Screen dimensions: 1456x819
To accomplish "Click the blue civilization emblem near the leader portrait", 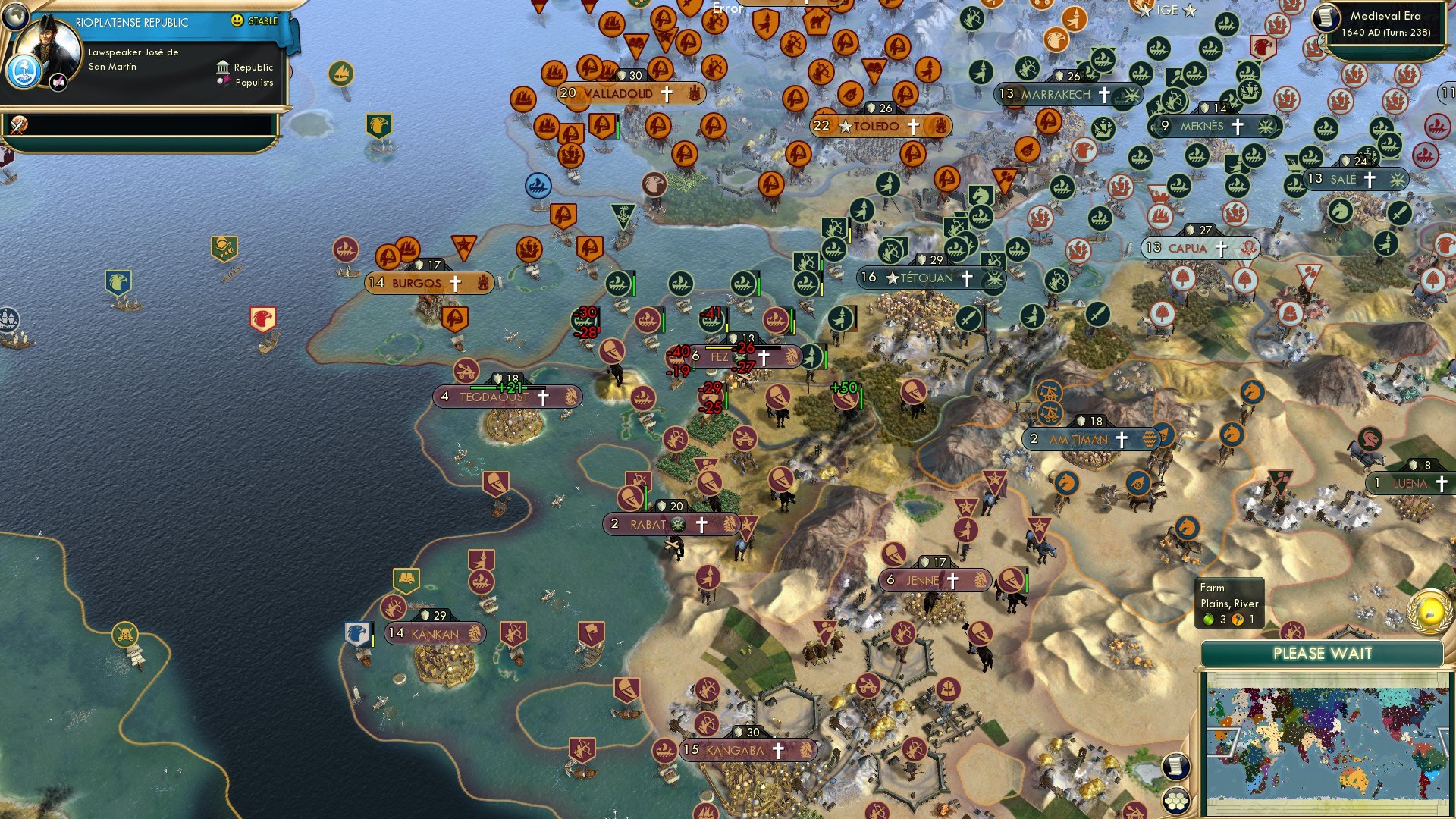I will point(23,73).
